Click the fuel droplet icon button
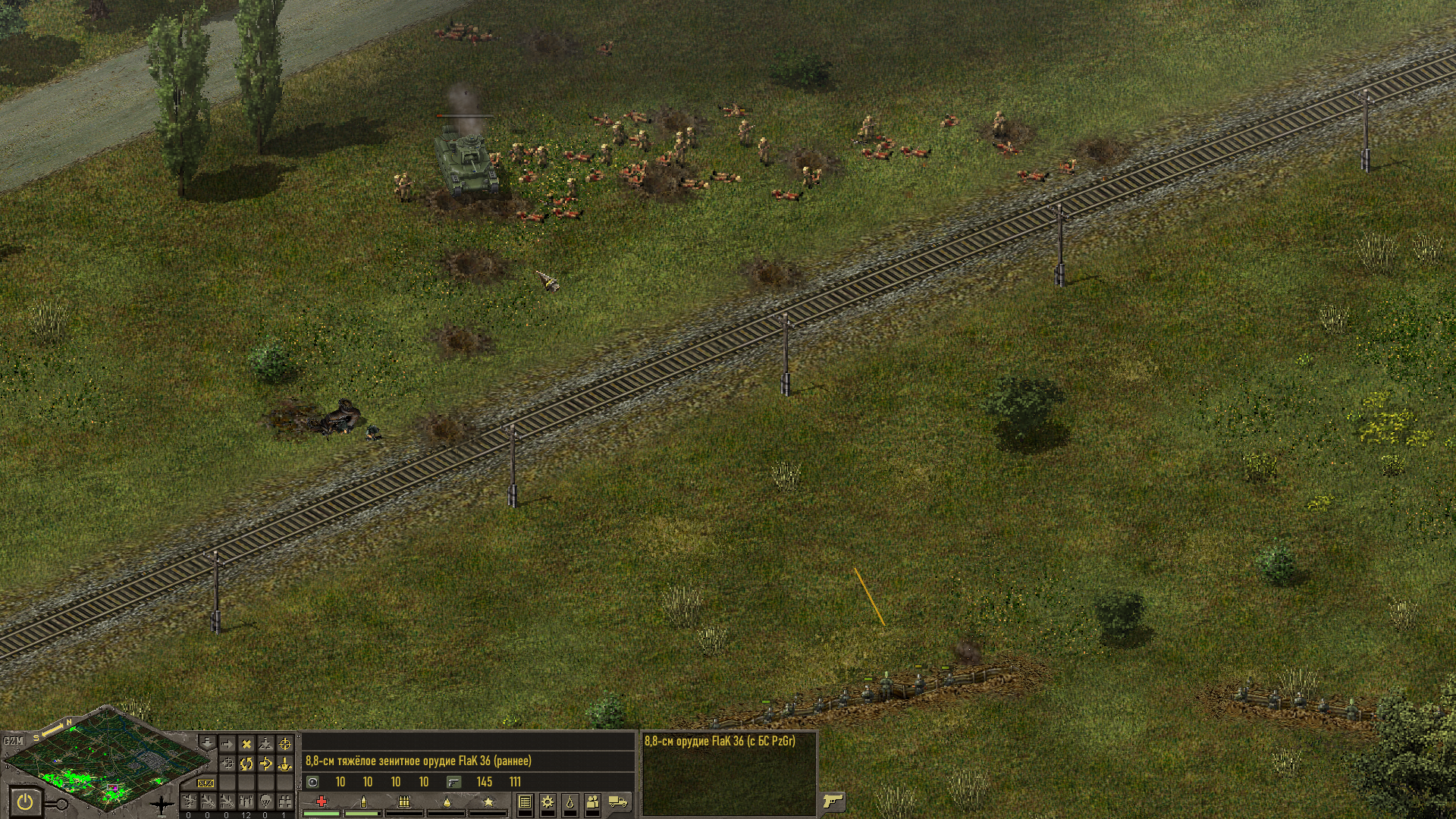This screenshot has width=1456, height=819. click(570, 802)
